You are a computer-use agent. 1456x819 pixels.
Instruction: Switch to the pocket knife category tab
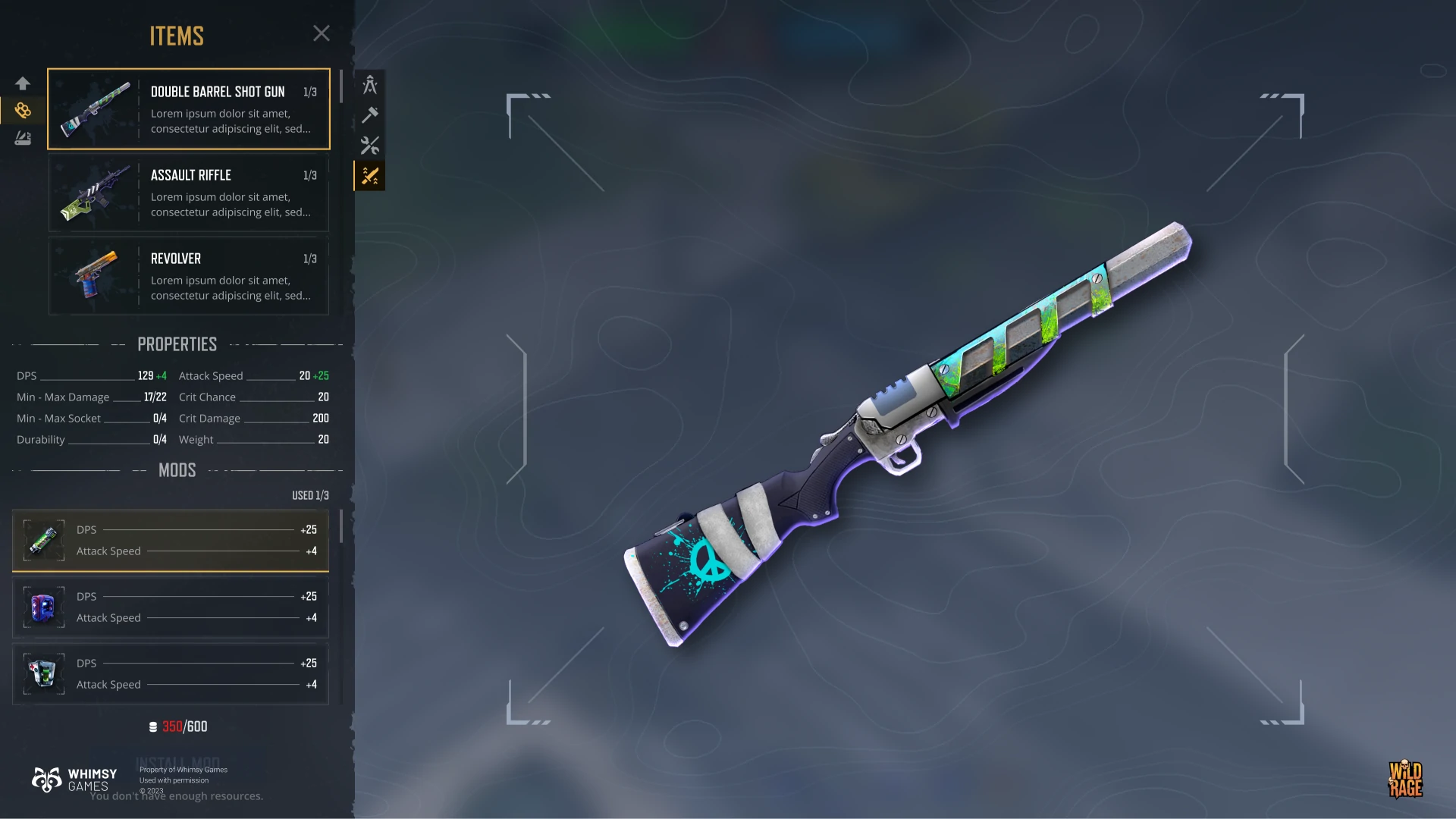(x=23, y=138)
